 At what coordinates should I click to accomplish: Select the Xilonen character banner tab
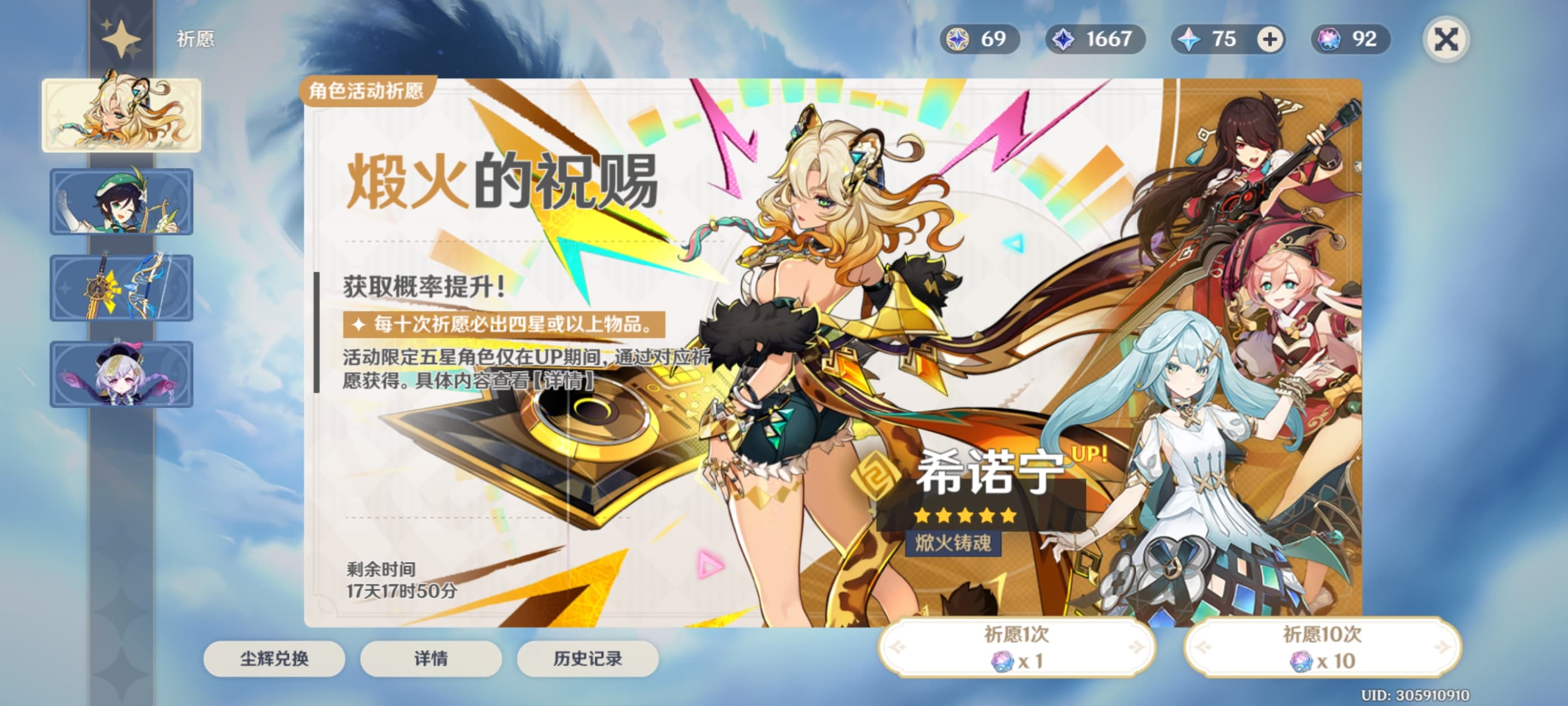pos(121,114)
